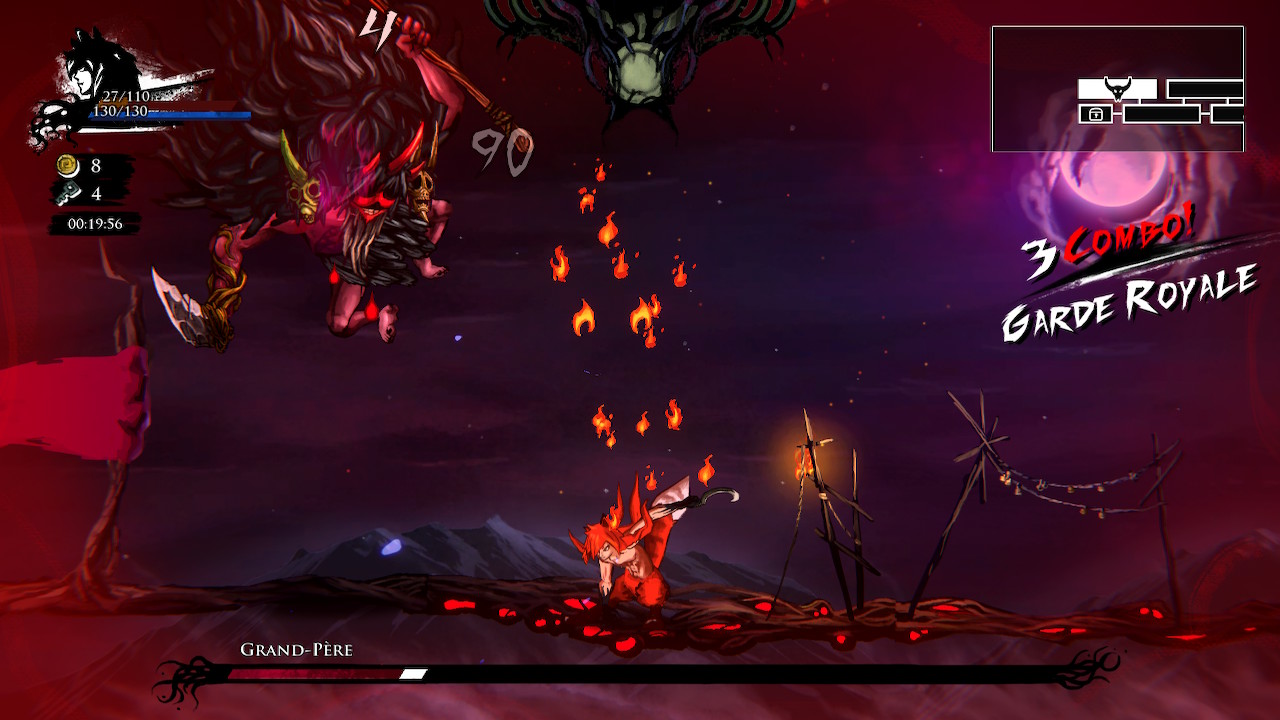1280x720 pixels.
Task: Select the horned skull boss room marker
Action: [x=1117, y=88]
